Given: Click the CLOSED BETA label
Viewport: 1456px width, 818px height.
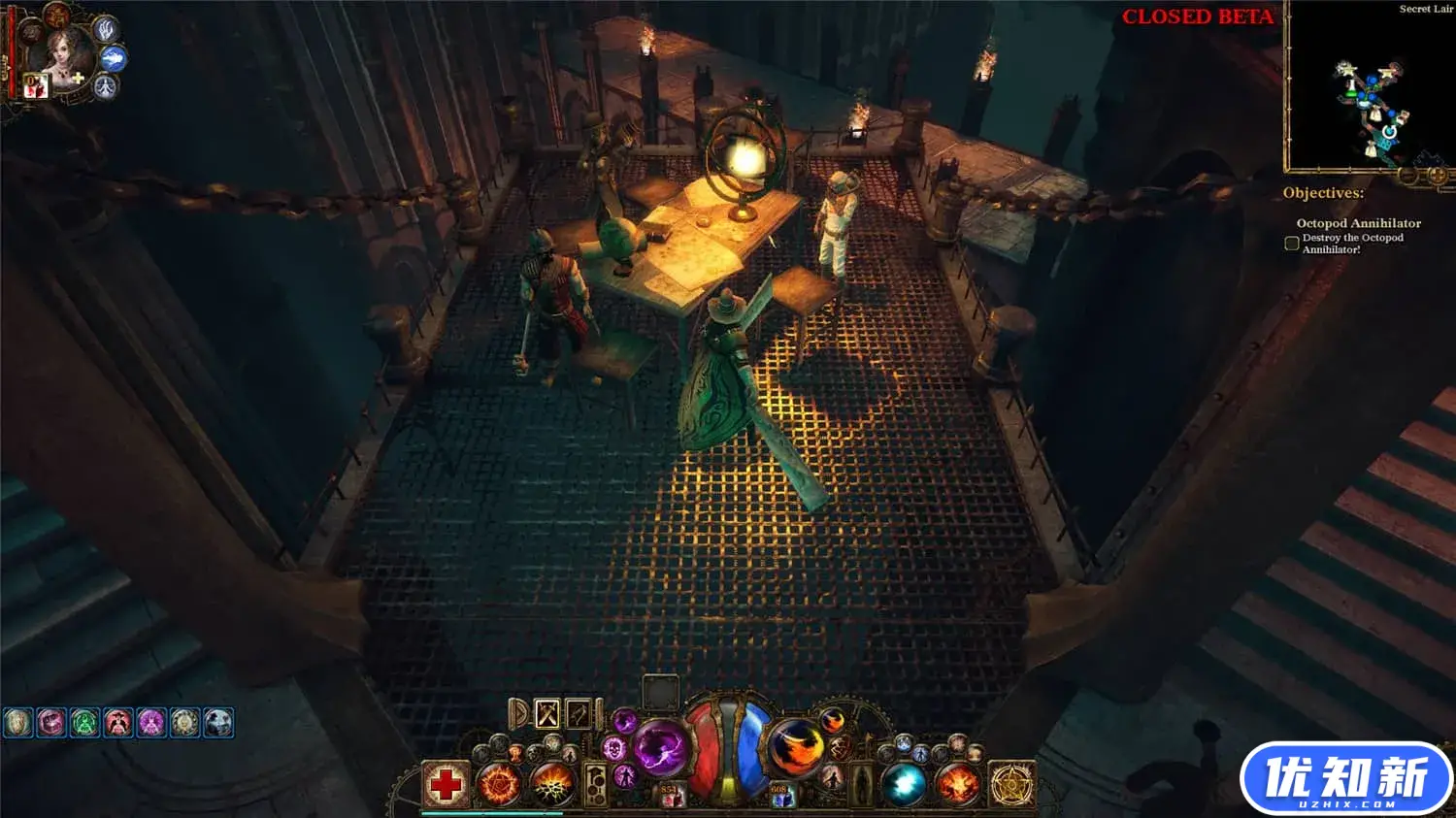Looking at the screenshot, I should [1198, 16].
